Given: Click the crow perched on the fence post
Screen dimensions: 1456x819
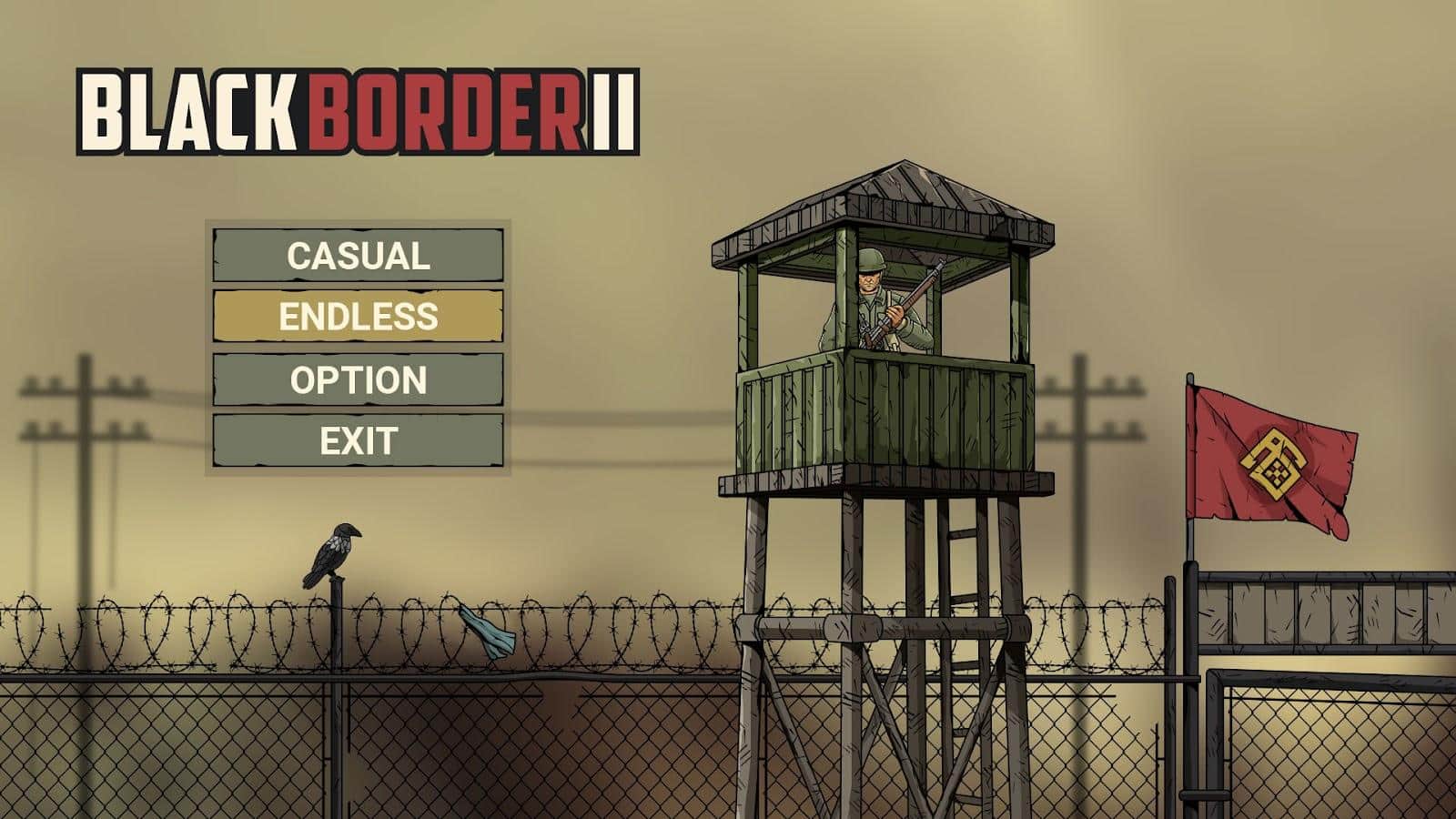Looking at the screenshot, I should point(337,546).
